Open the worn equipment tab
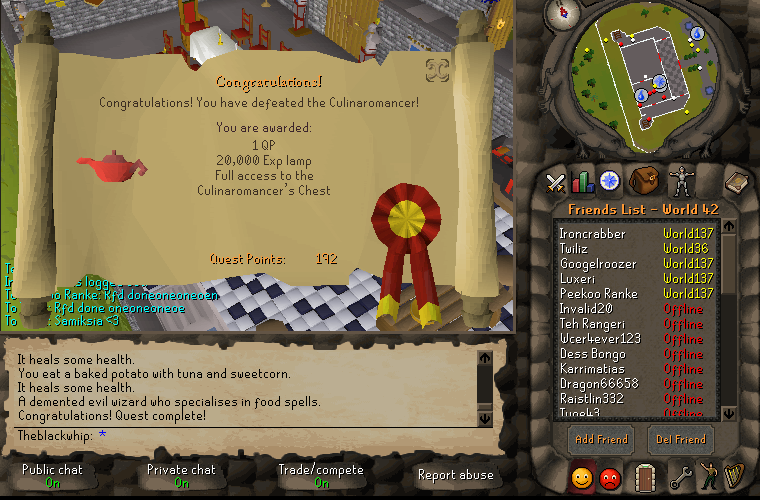This screenshot has width=760, height=500. (x=681, y=182)
